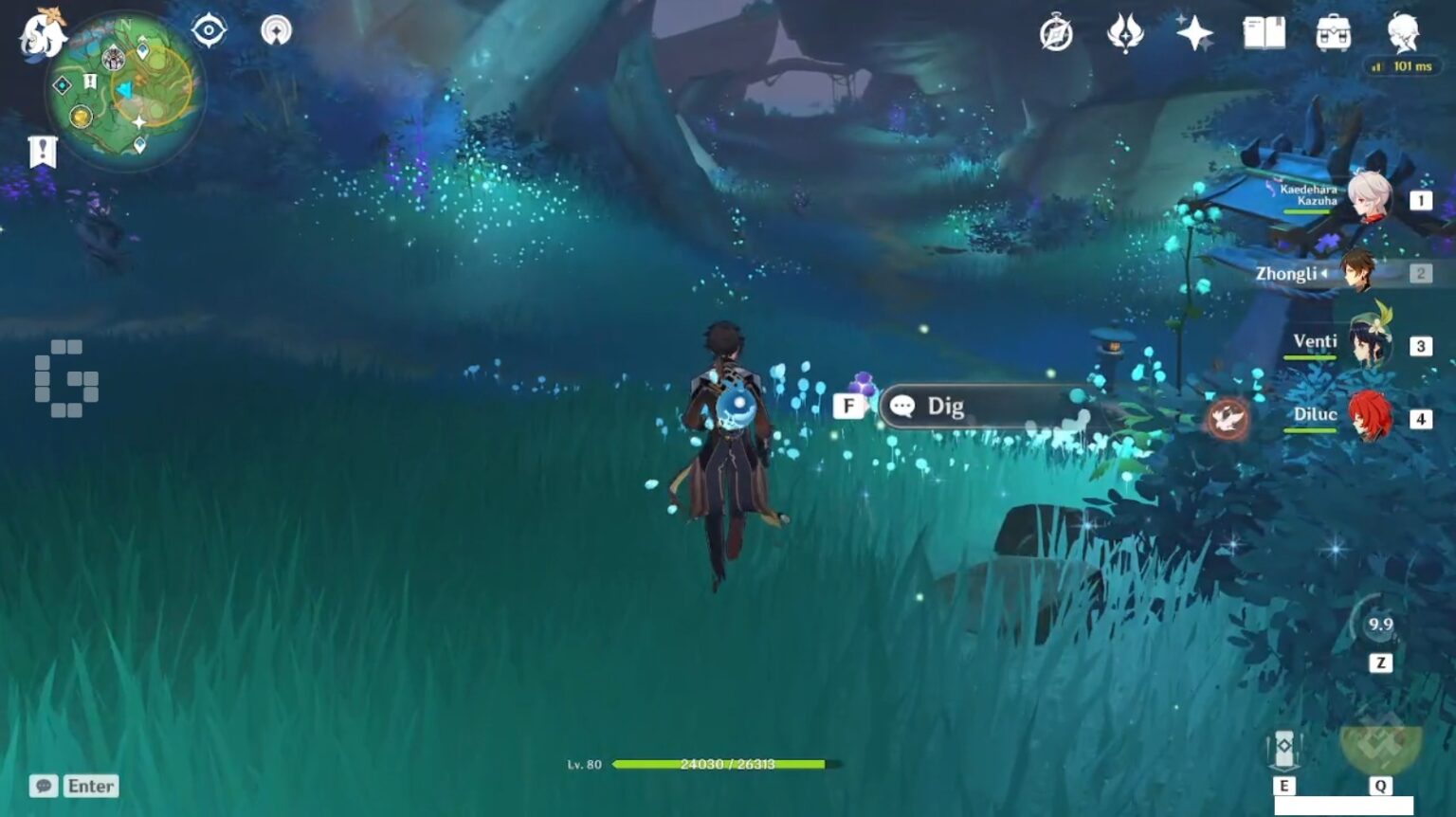Open the Paimon menu icon

click(x=43, y=33)
